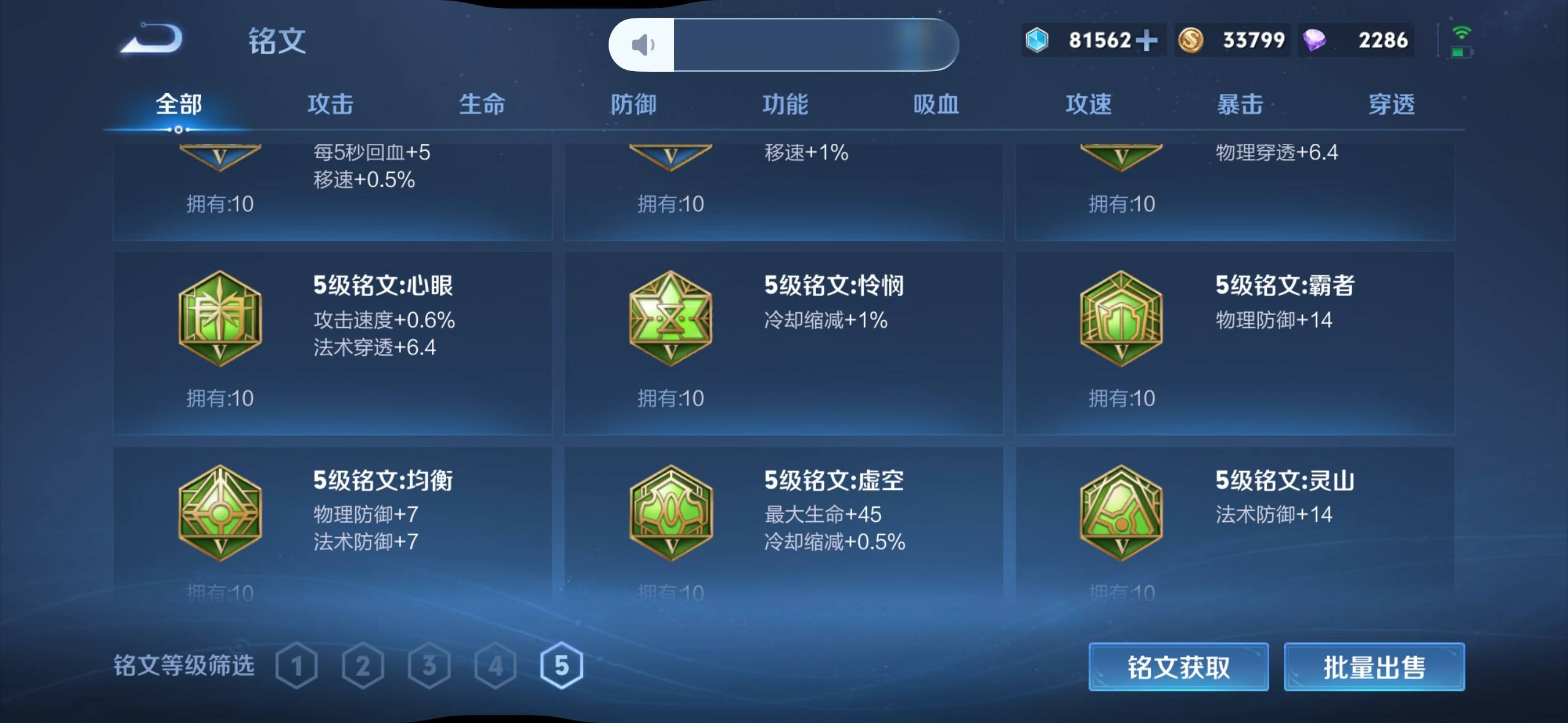The image size is (1568, 723).
Task: Open 铭文获取 to obtain inscriptions
Action: tap(1178, 667)
